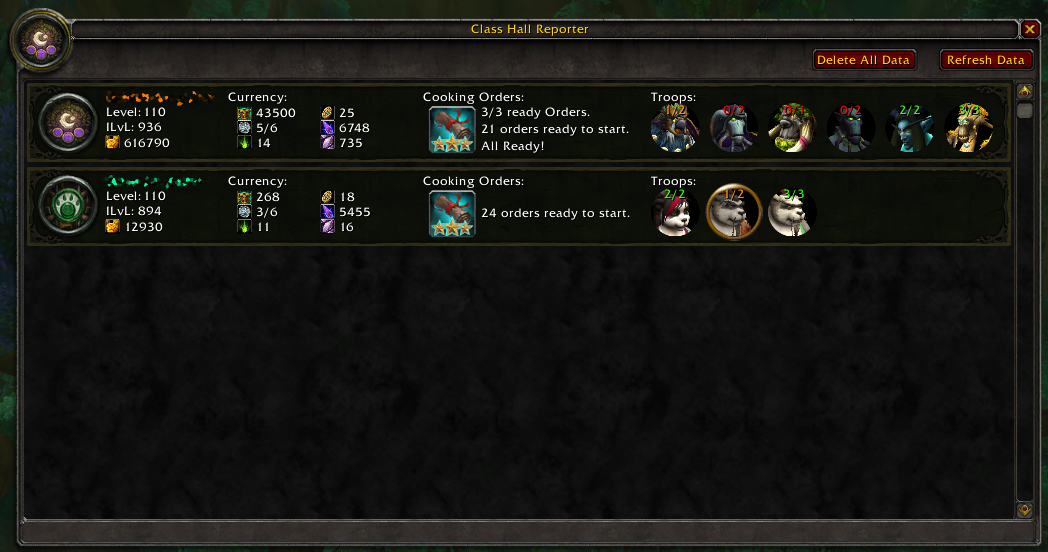Choose the gold-ringed pandaren troop showing 1/2
1048x552 pixels.
pyautogui.click(x=734, y=212)
